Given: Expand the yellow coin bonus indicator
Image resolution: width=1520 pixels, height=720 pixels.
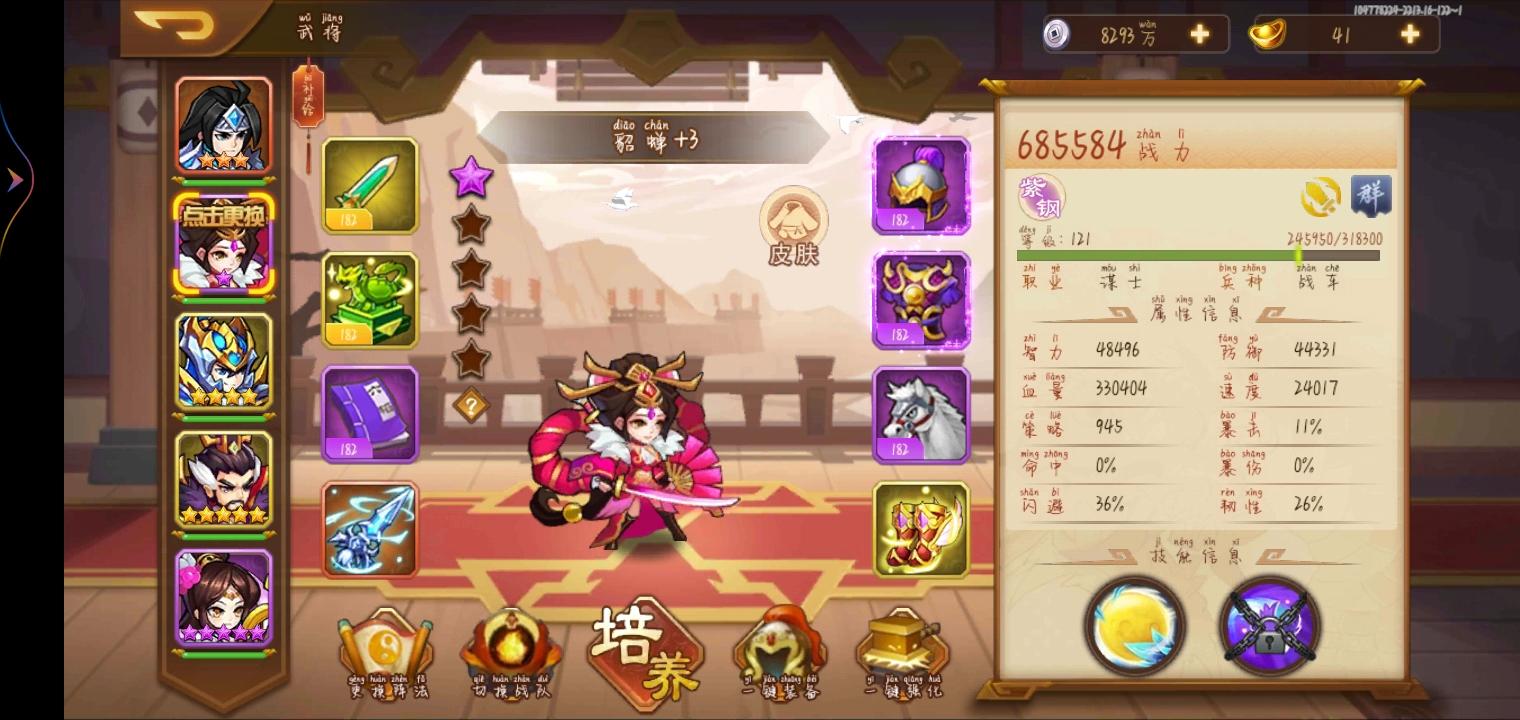Looking at the screenshot, I should pyautogui.click(x=1320, y=196).
